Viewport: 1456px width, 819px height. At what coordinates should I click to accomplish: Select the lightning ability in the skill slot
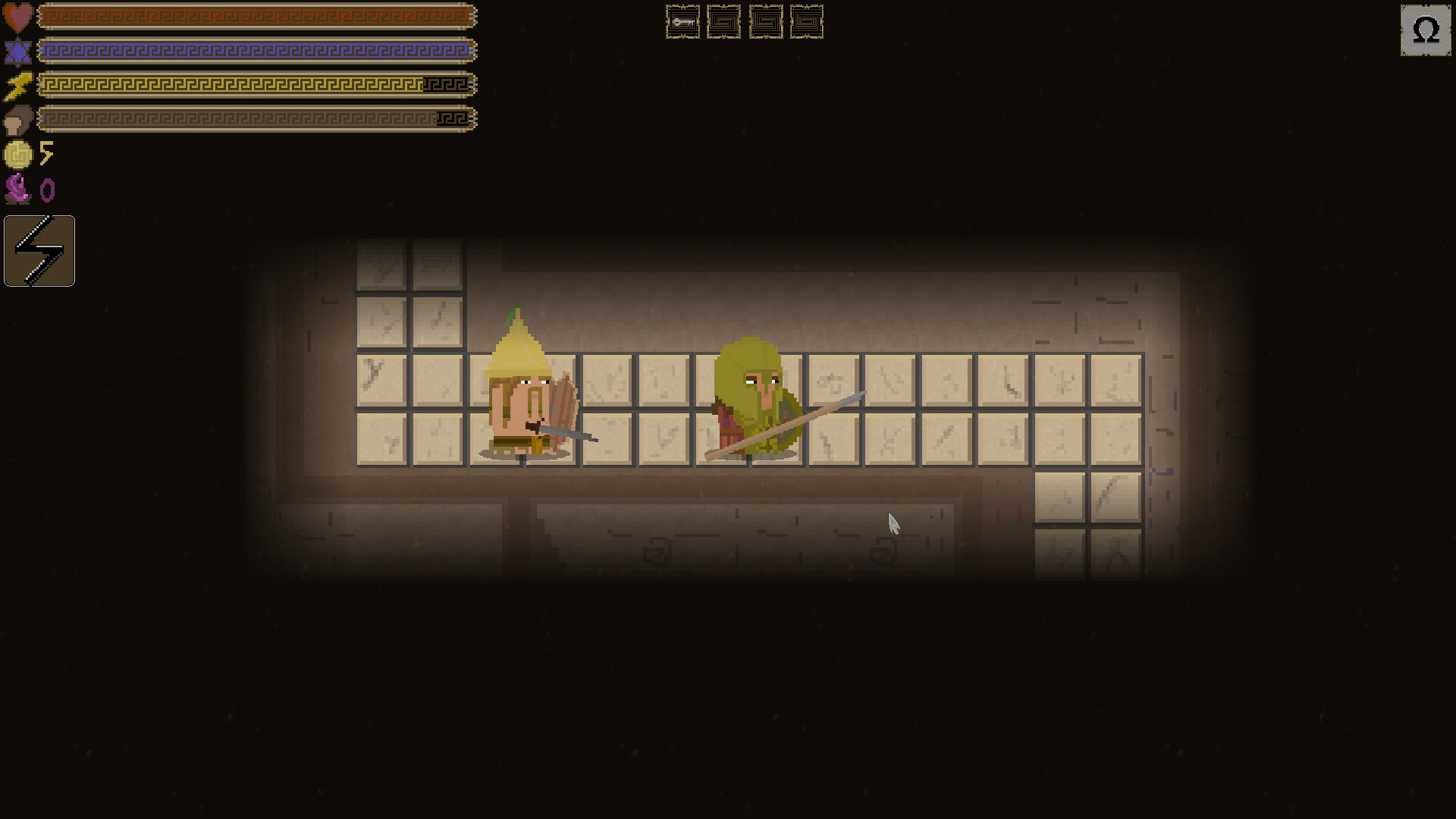click(x=39, y=250)
